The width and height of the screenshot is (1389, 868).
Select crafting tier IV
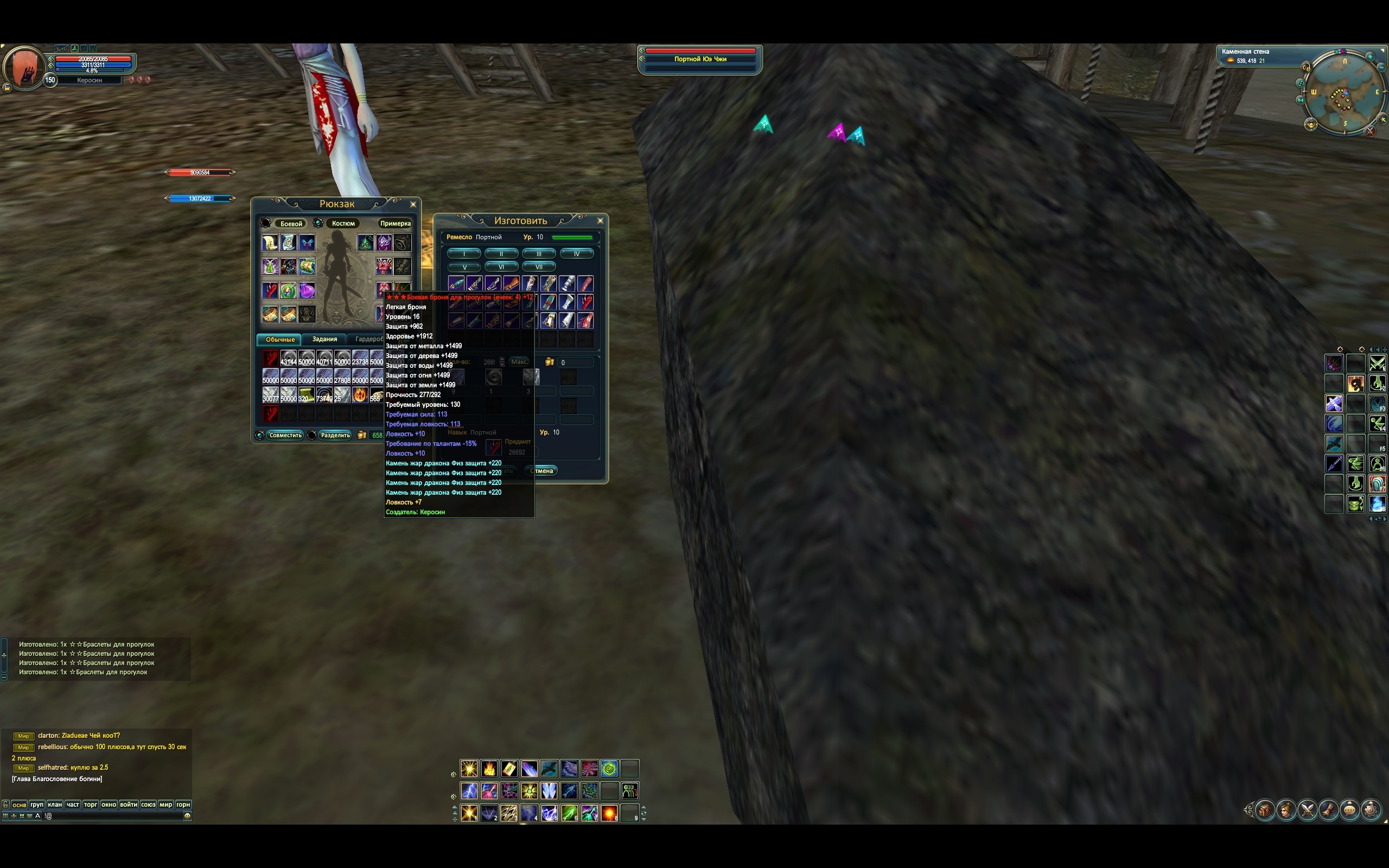[576, 253]
